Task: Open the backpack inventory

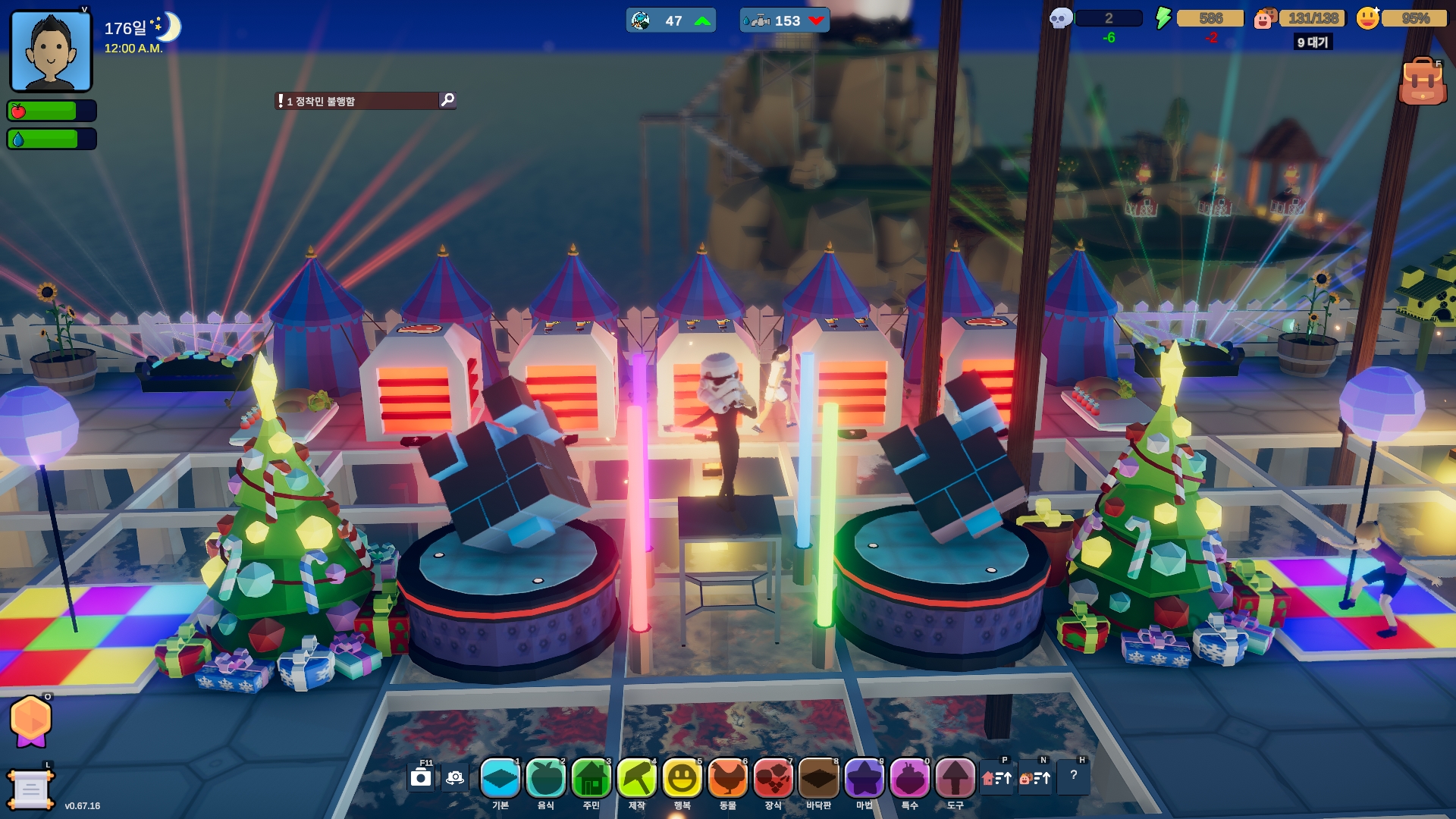Action: coord(1422,82)
